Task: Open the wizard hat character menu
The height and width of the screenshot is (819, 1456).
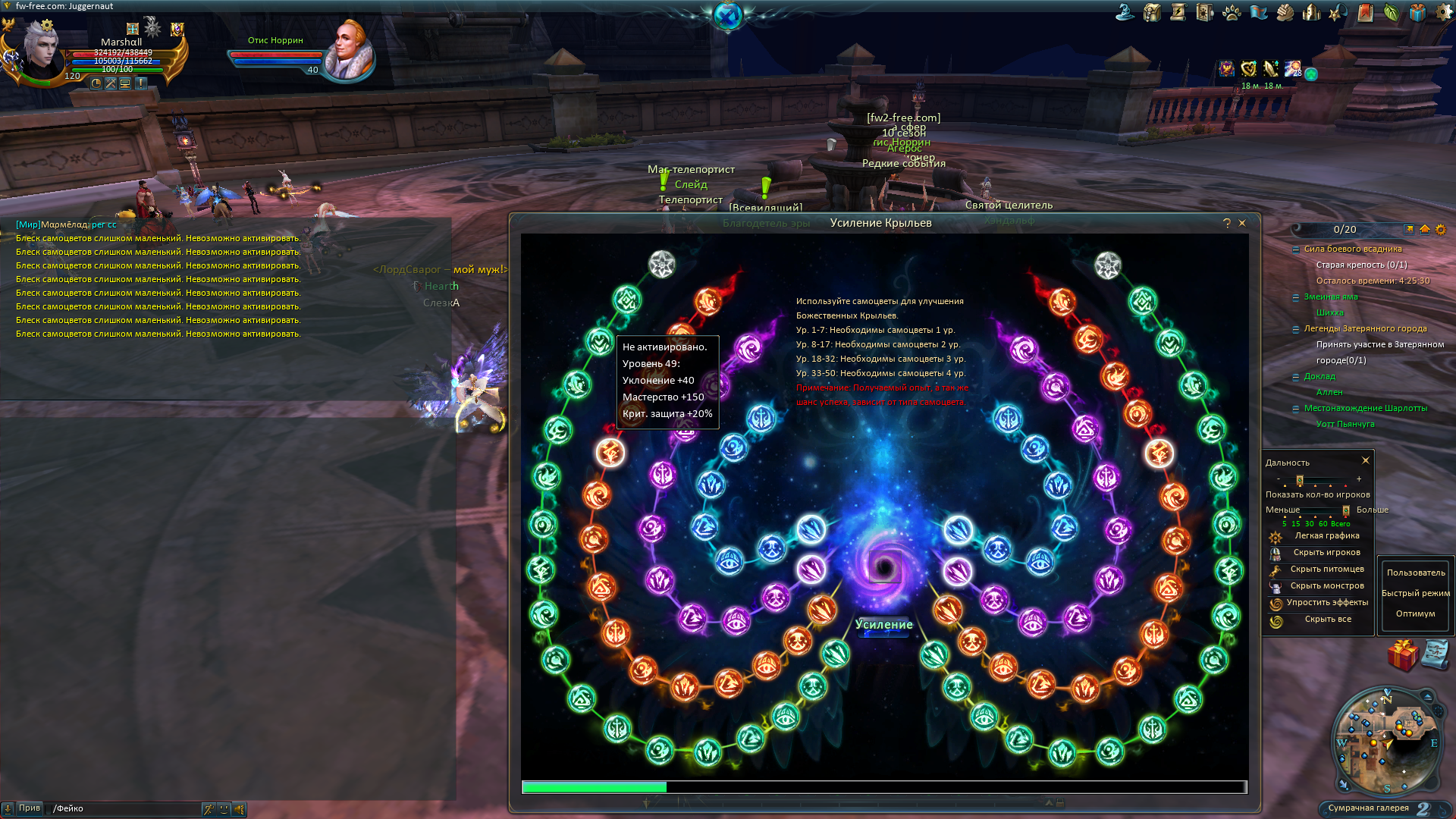Action: pos(1125,12)
